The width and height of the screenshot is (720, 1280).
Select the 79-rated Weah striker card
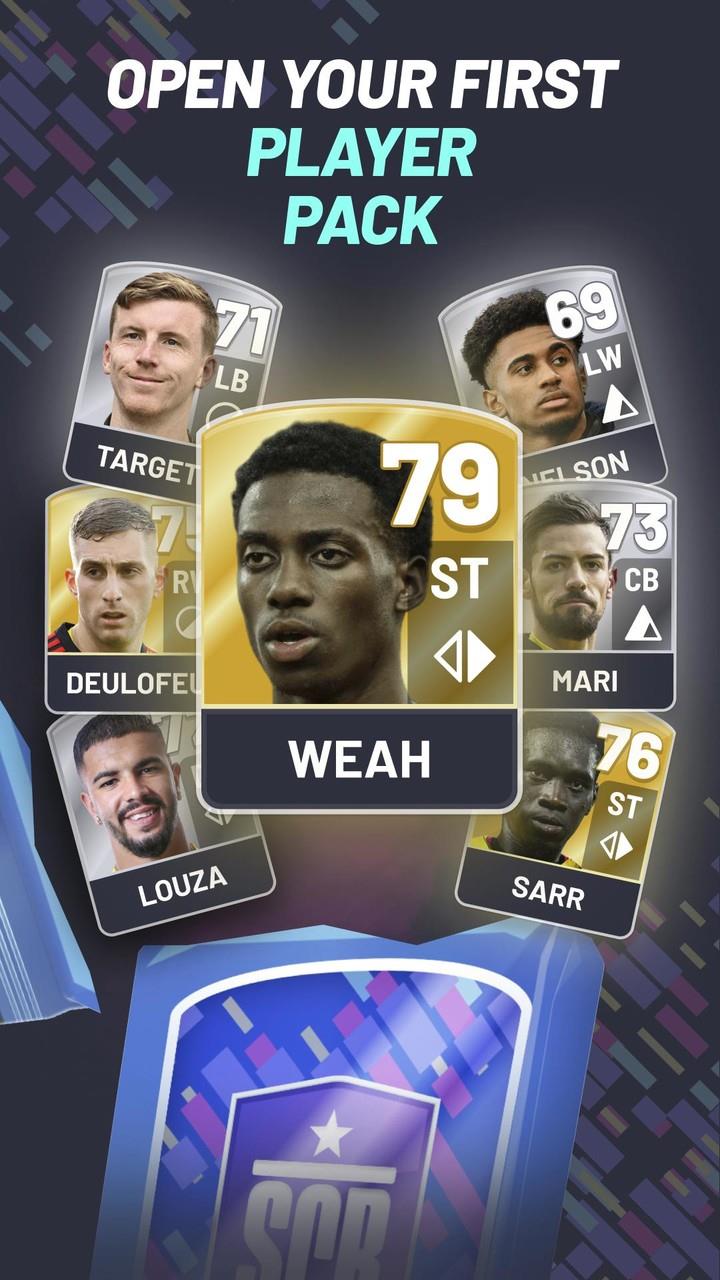pyautogui.click(x=360, y=600)
